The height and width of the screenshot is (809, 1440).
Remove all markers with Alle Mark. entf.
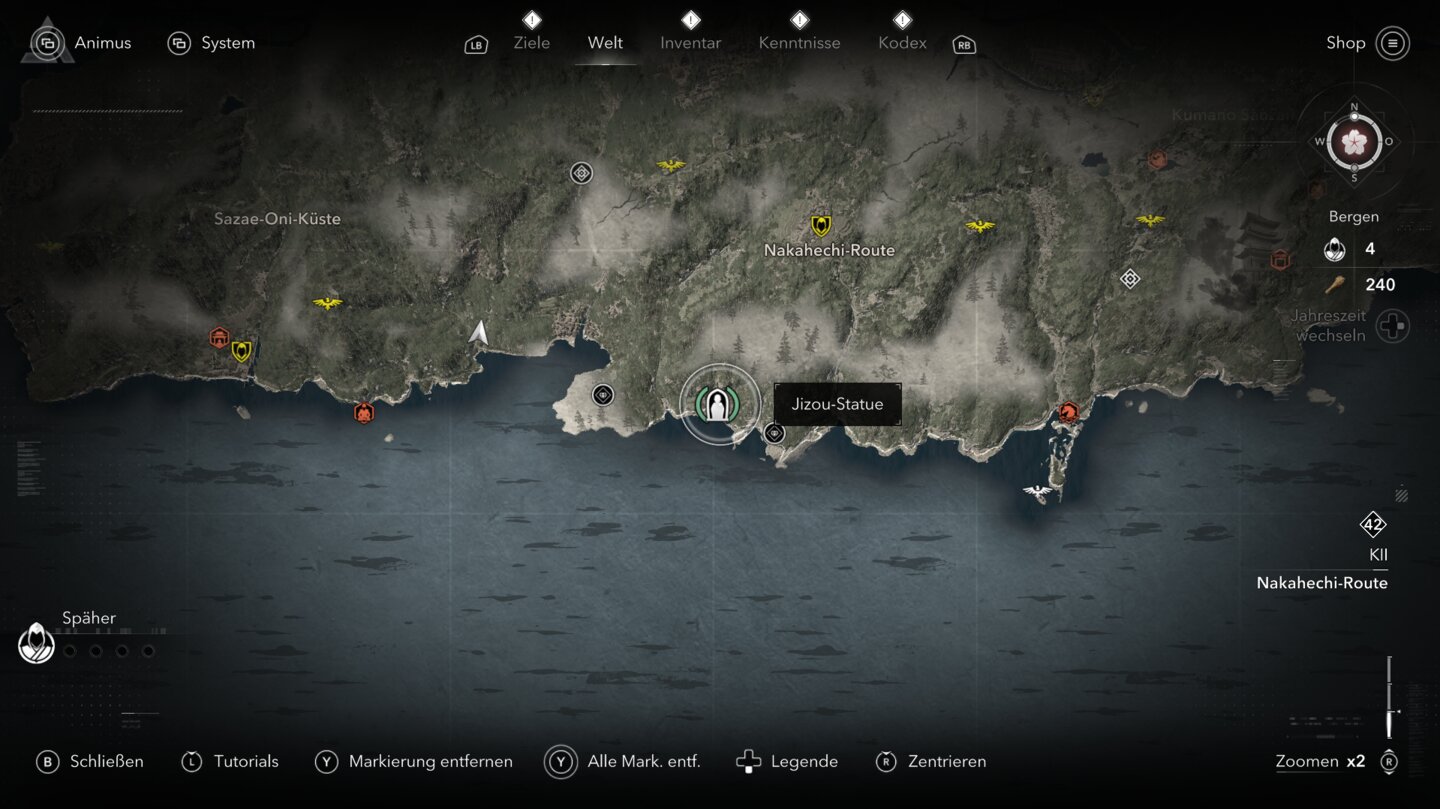tap(623, 761)
